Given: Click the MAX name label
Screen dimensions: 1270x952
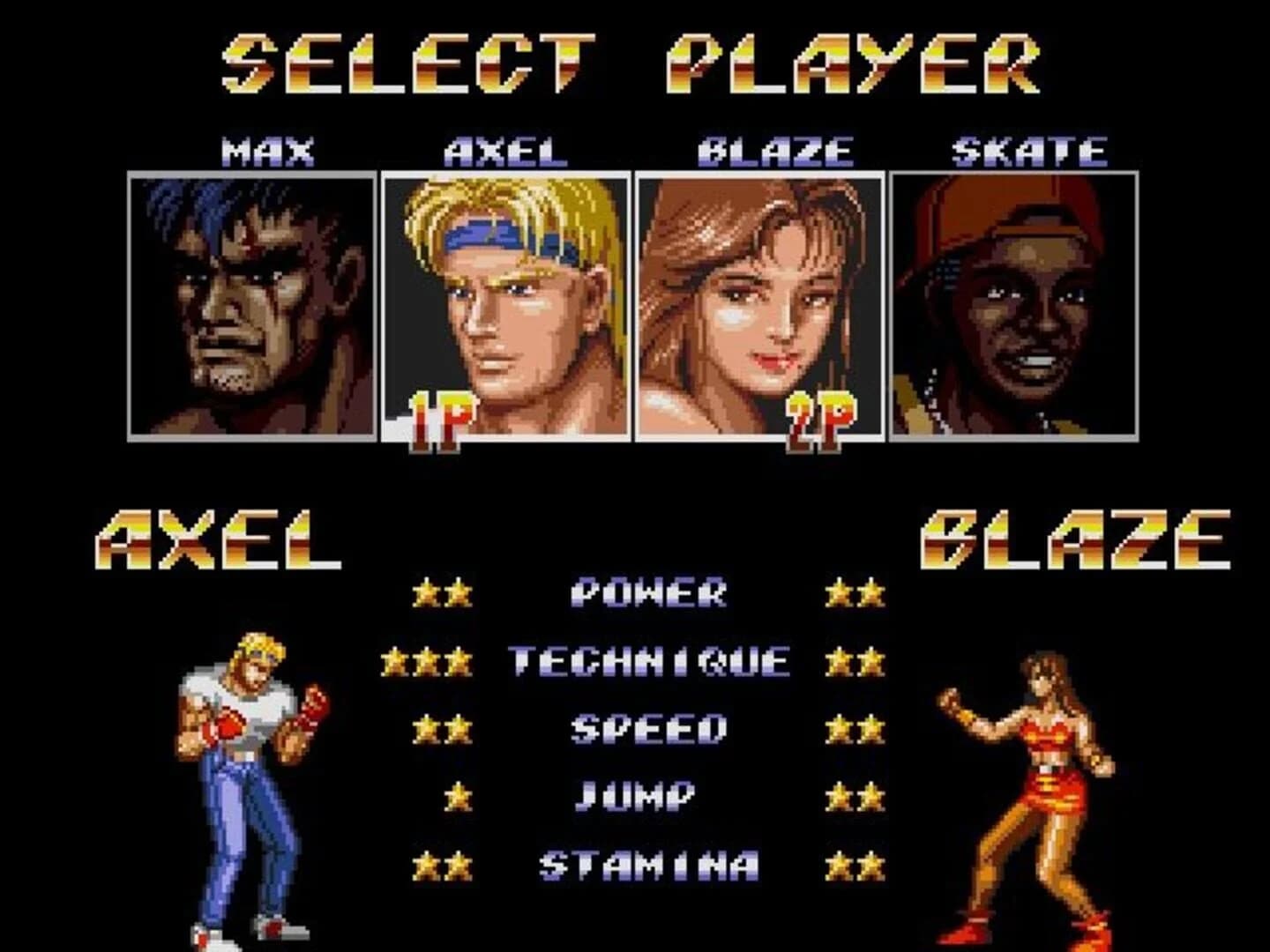Looking at the screenshot, I should tap(265, 150).
